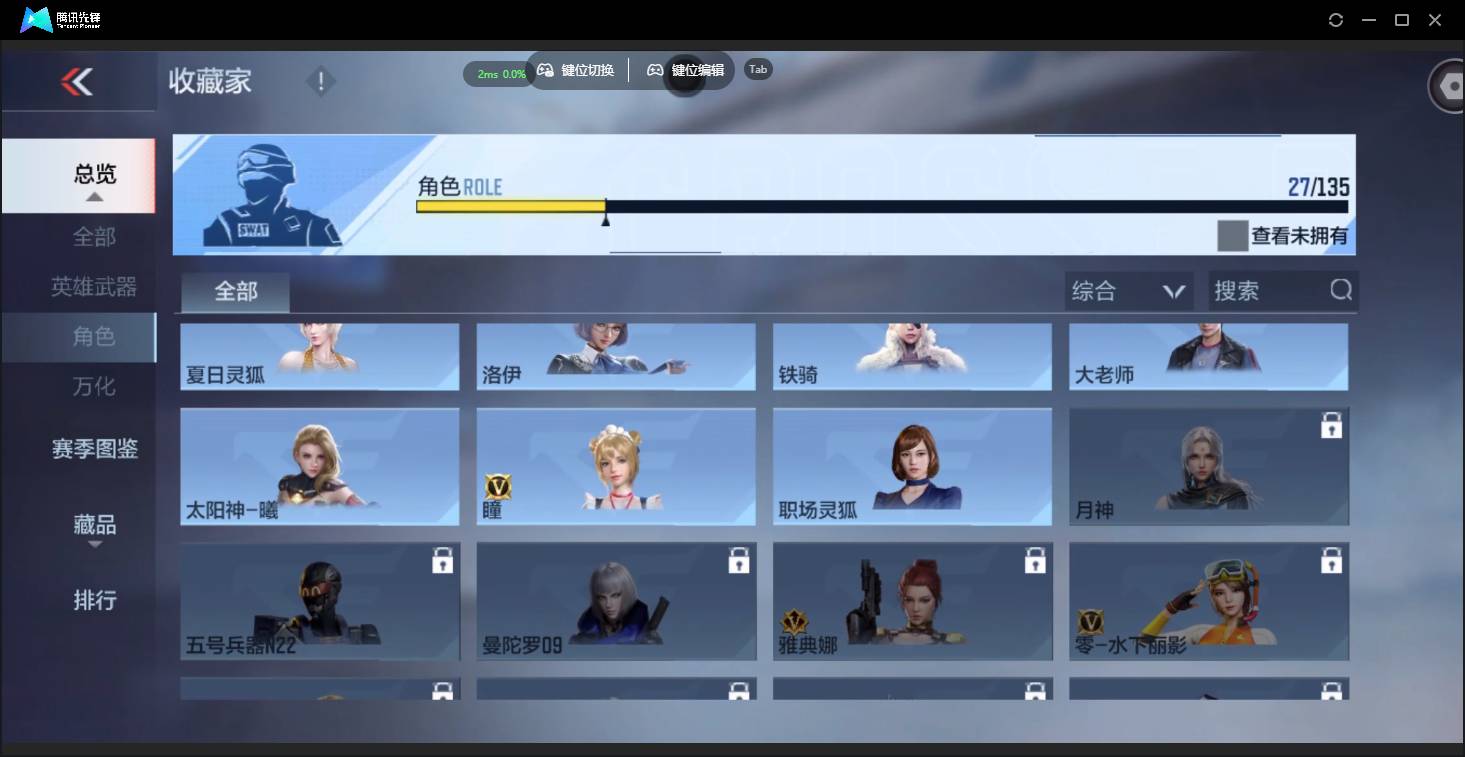This screenshot has width=1465, height=757.
Task: Open the exclamation notice beside 收藏家 title
Action: coord(320,80)
